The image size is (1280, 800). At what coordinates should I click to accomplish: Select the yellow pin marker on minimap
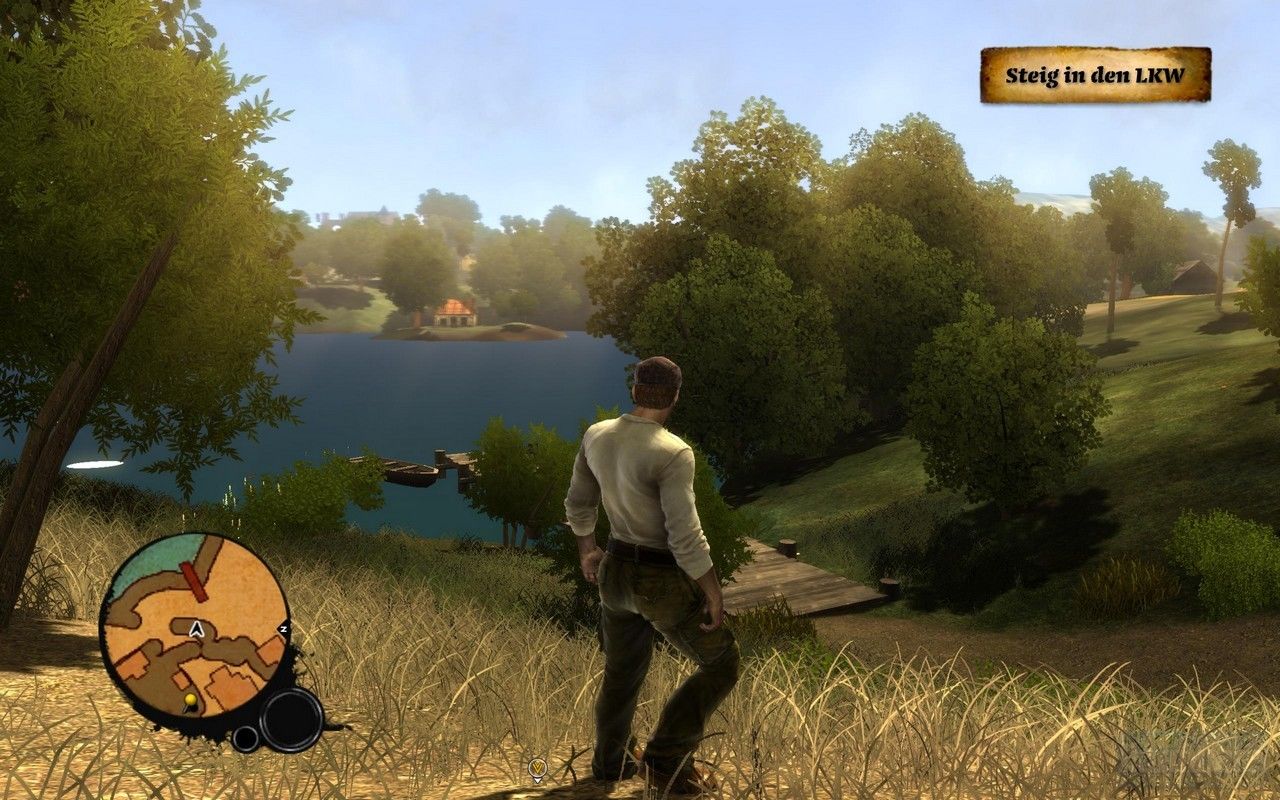[x=189, y=698]
